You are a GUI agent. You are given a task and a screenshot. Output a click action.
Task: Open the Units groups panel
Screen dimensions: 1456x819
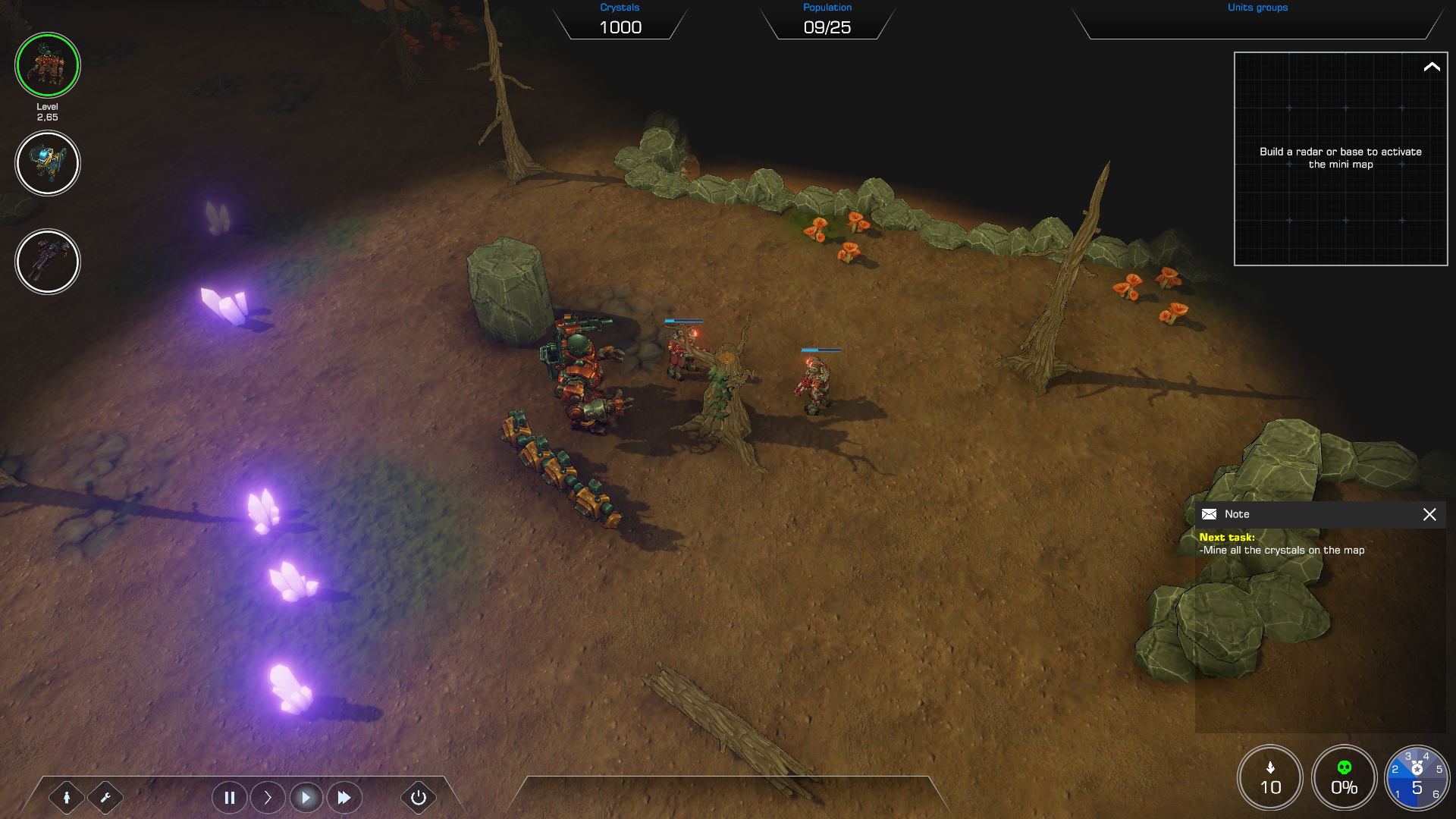coord(1257,21)
